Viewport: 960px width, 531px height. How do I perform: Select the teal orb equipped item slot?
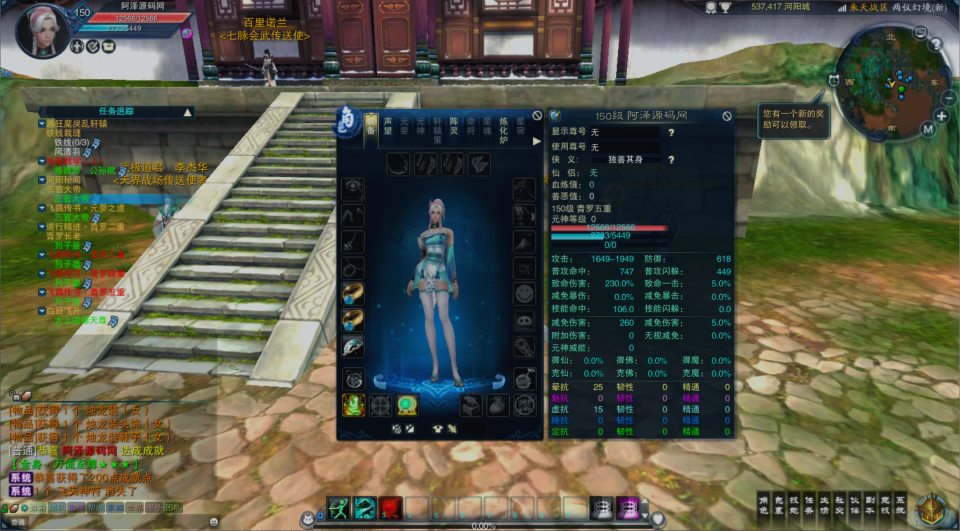click(x=407, y=404)
